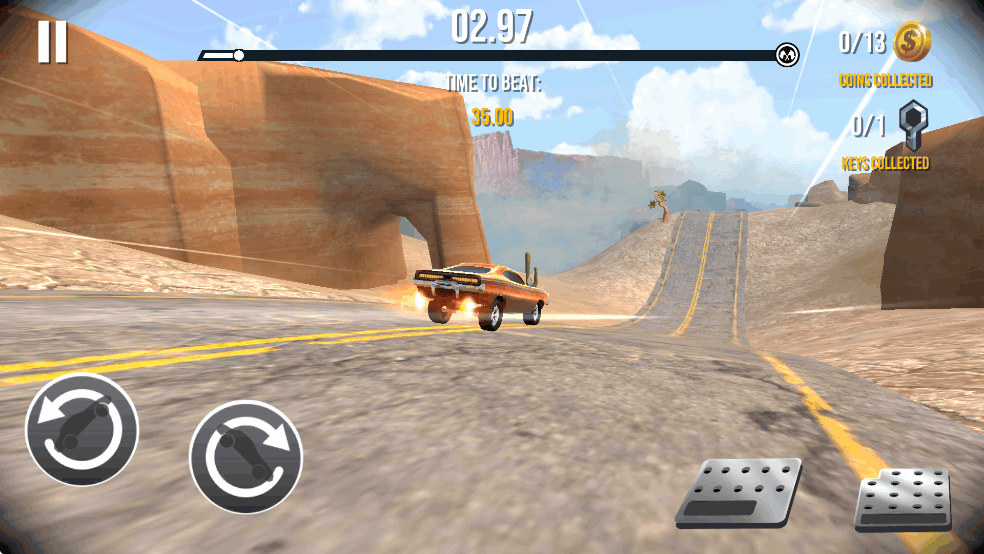Pause the race with the pause button

click(52, 41)
